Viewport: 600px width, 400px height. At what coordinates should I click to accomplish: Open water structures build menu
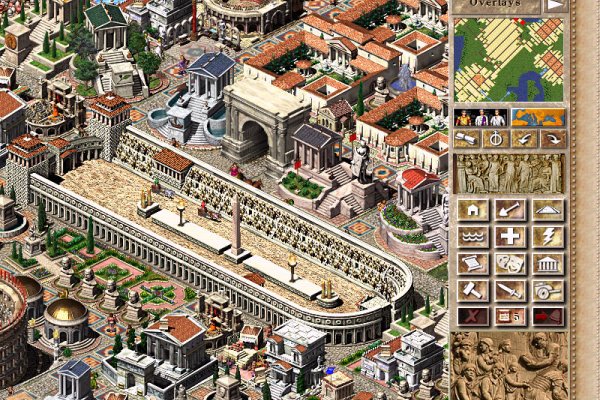point(472,237)
